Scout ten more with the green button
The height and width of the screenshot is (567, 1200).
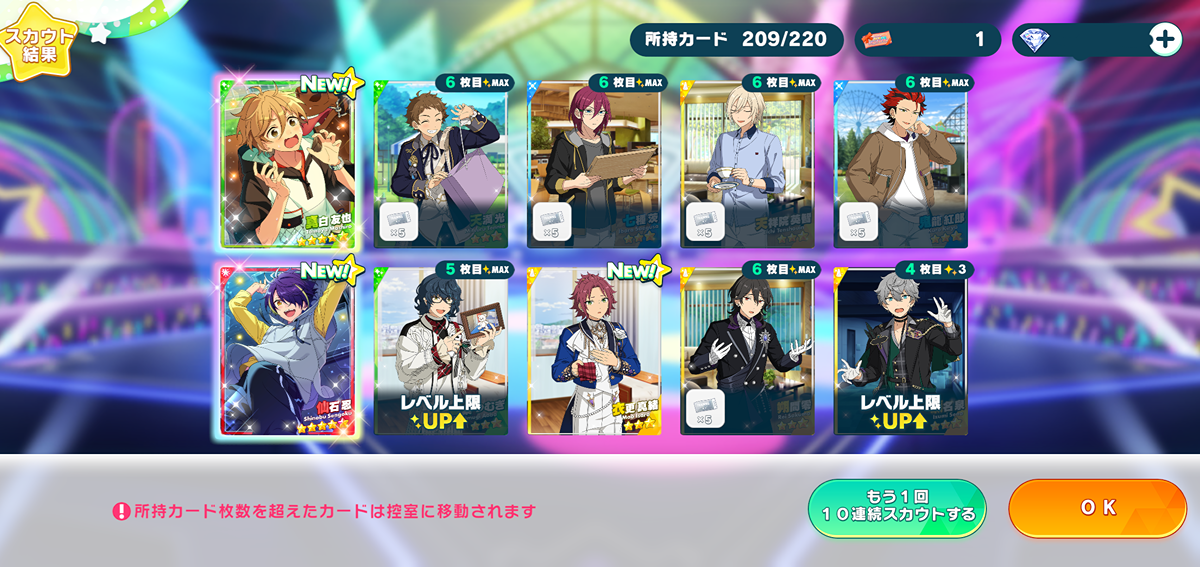(x=897, y=508)
